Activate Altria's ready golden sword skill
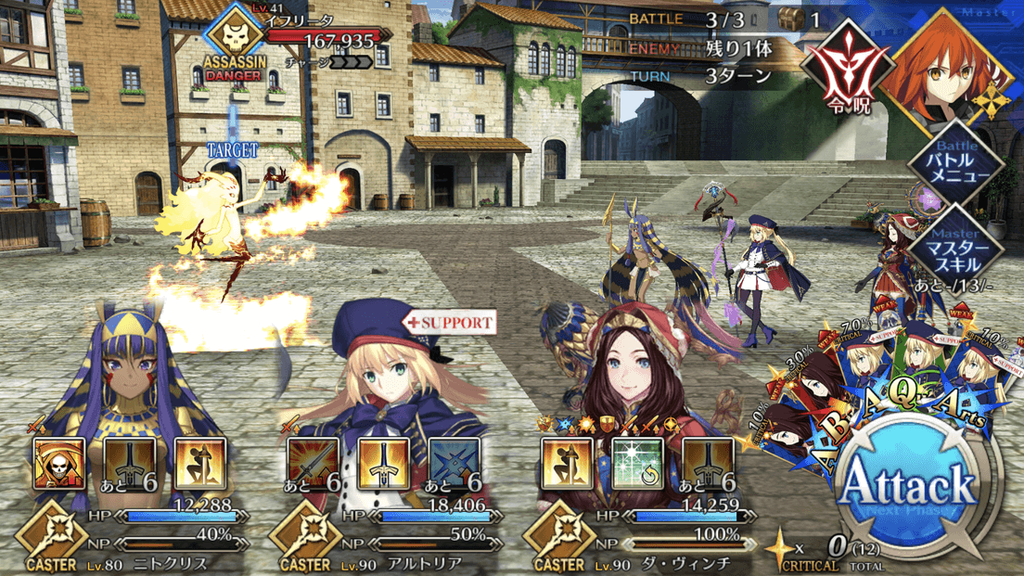Screen dimensions: 1024x576 tap(383, 463)
